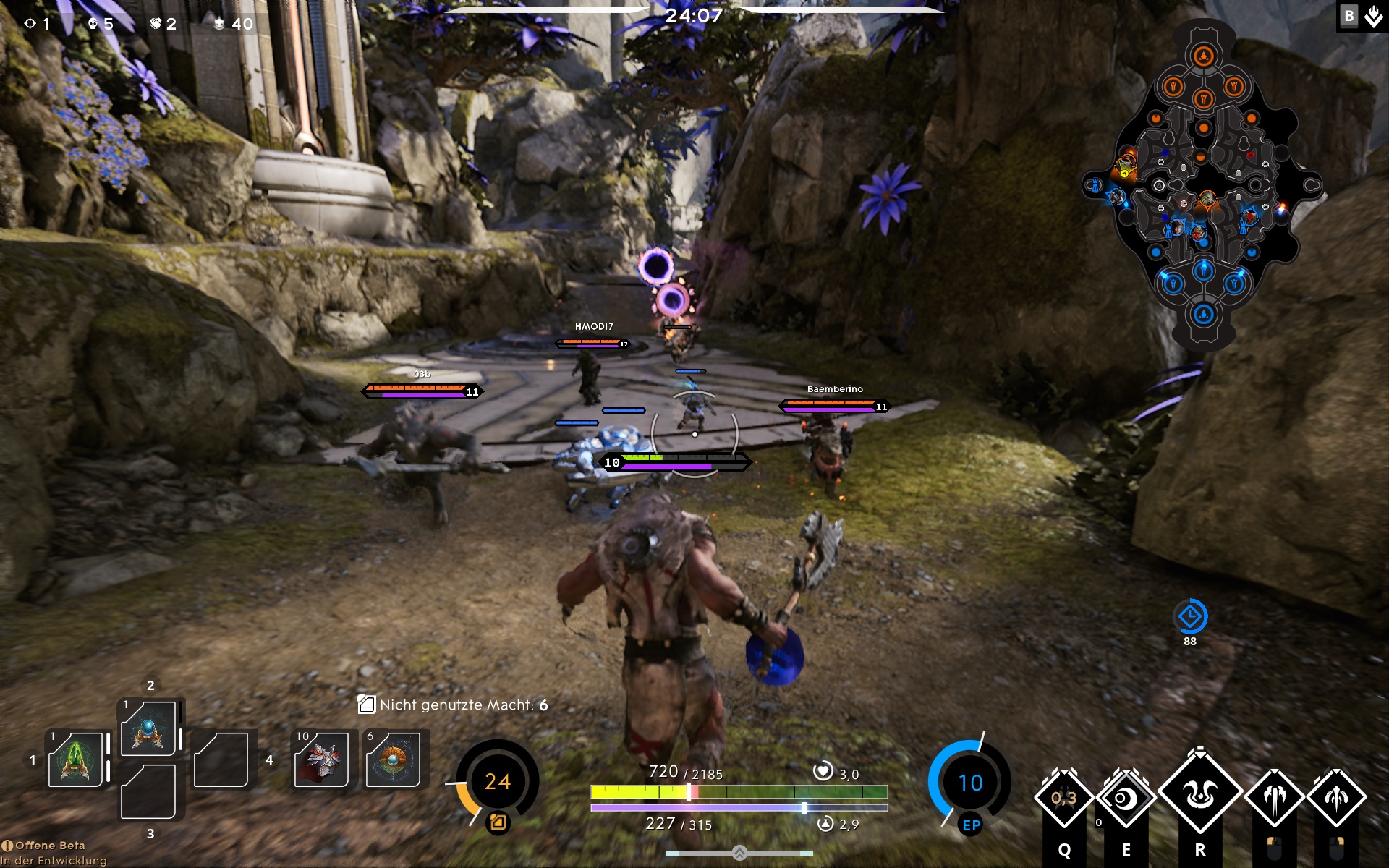
Task: Click the blue EP level ring
Action: tap(970, 783)
